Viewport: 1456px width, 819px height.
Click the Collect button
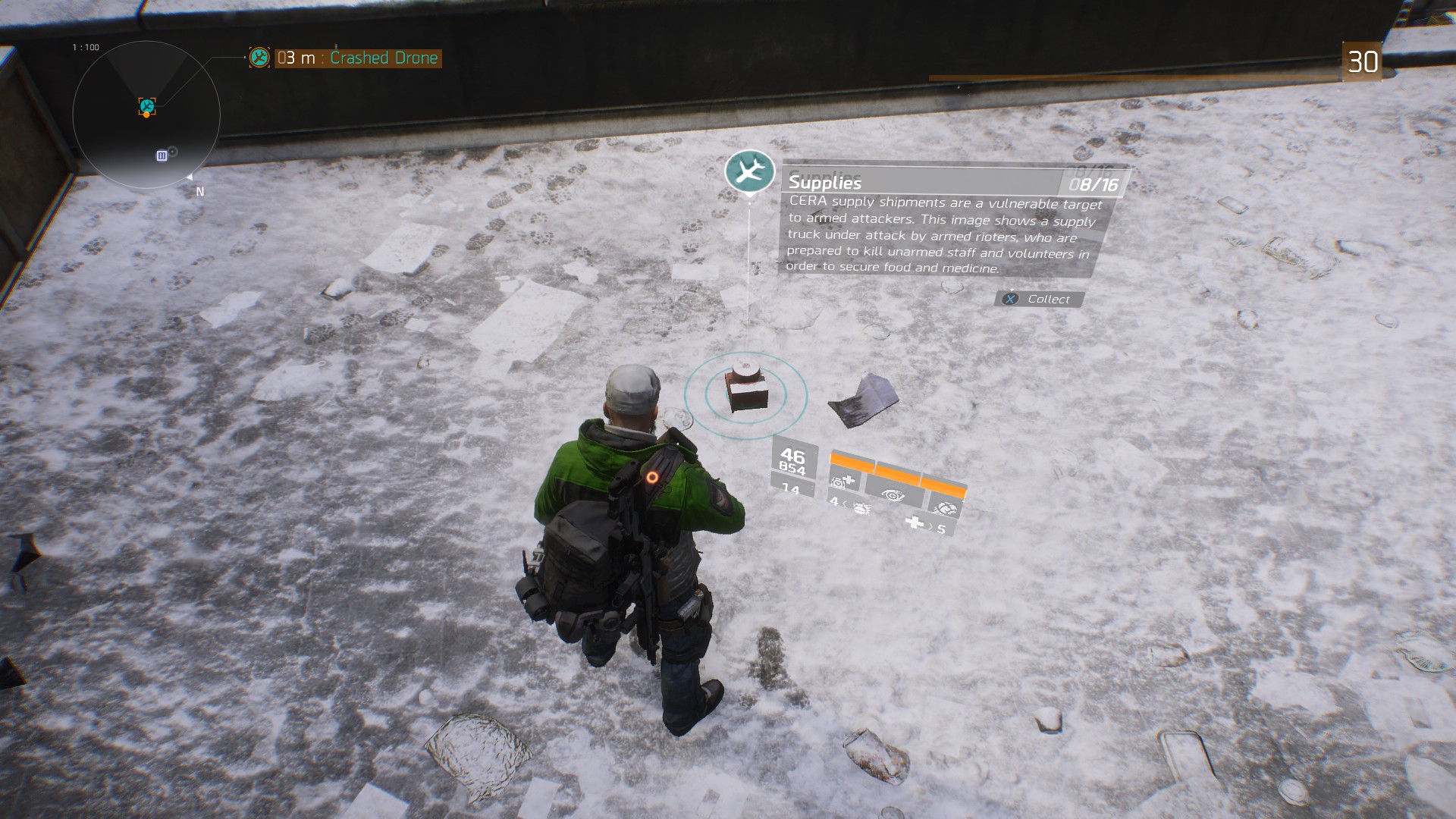[1039, 300]
